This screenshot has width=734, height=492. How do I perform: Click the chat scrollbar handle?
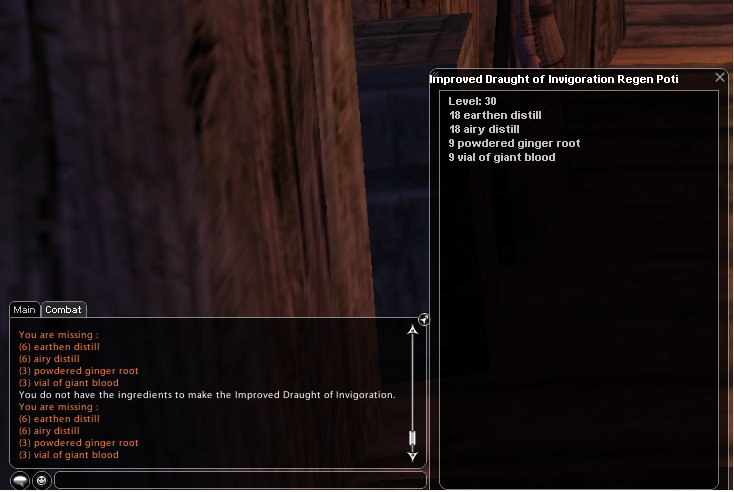413,439
